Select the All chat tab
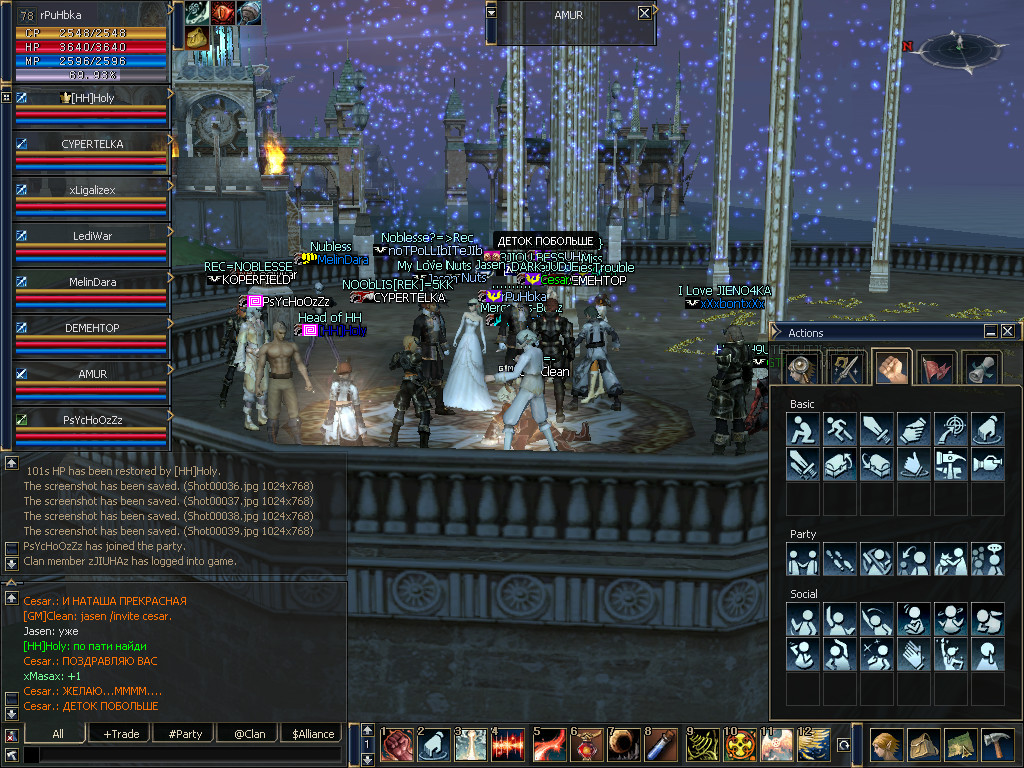1024x768 pixels. tap(58, 734)
